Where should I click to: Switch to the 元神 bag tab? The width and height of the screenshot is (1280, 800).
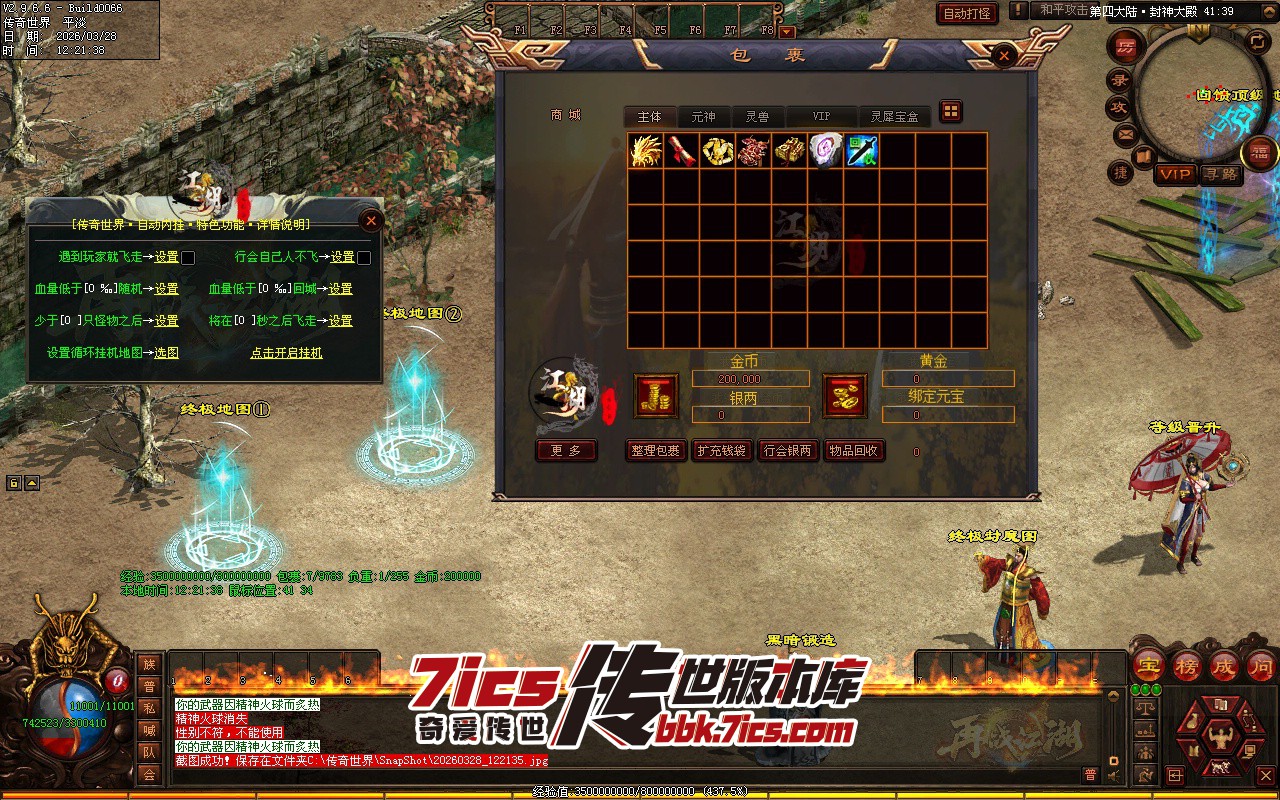(x=703, y=117)
